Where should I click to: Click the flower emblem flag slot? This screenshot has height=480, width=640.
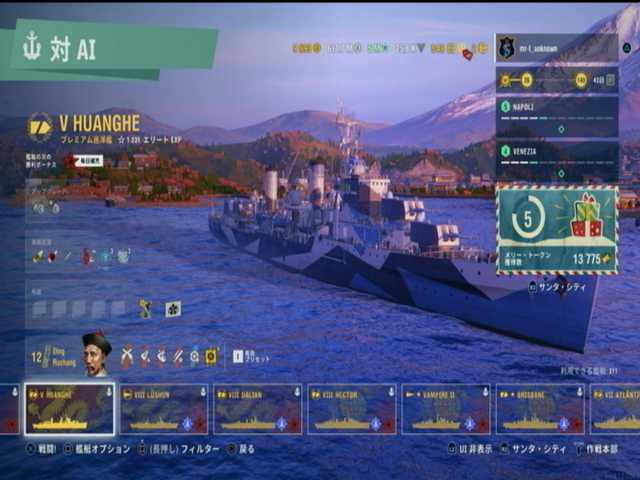(173, 309)
